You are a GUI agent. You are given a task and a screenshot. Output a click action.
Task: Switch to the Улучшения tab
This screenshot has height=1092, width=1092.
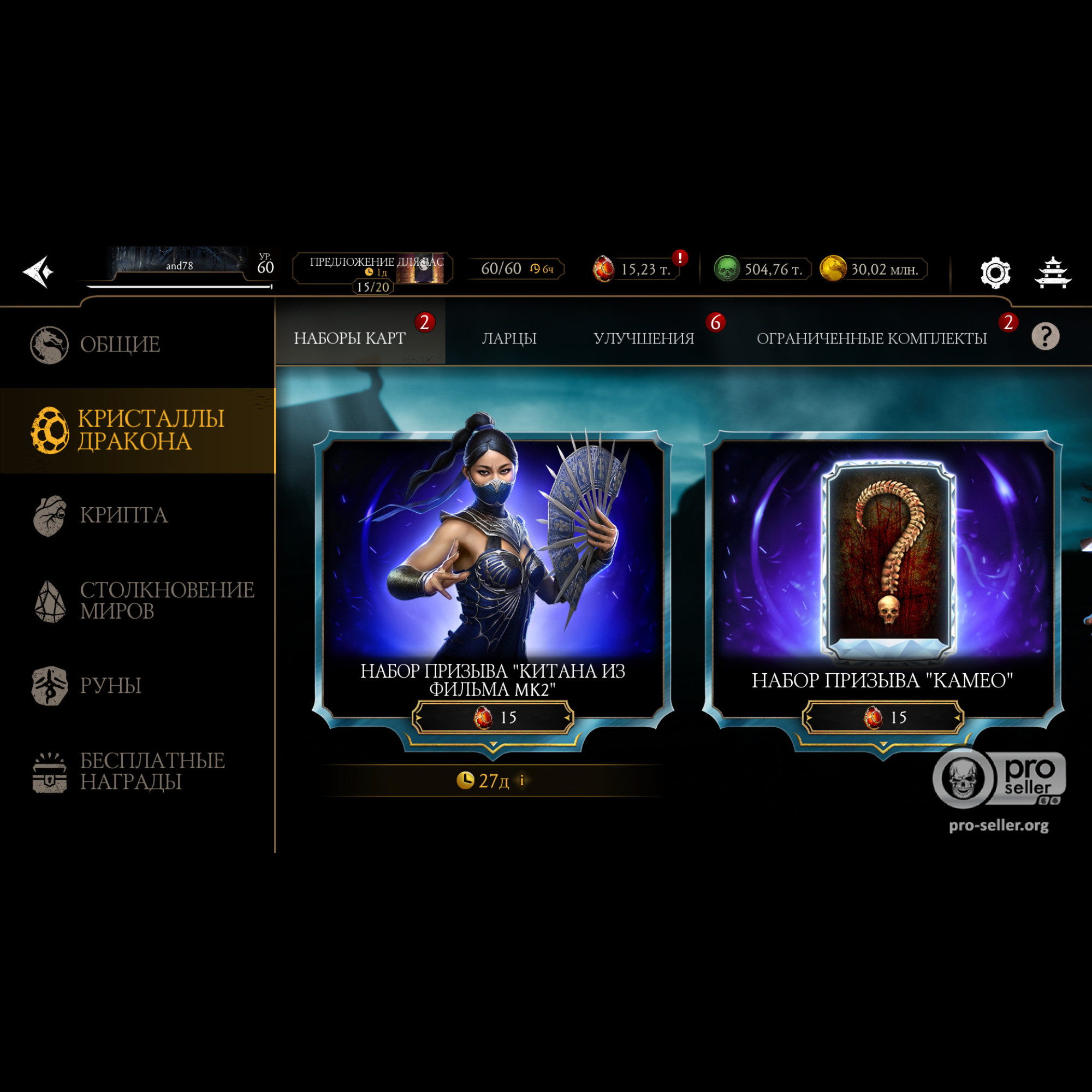[x=643, y=338]
